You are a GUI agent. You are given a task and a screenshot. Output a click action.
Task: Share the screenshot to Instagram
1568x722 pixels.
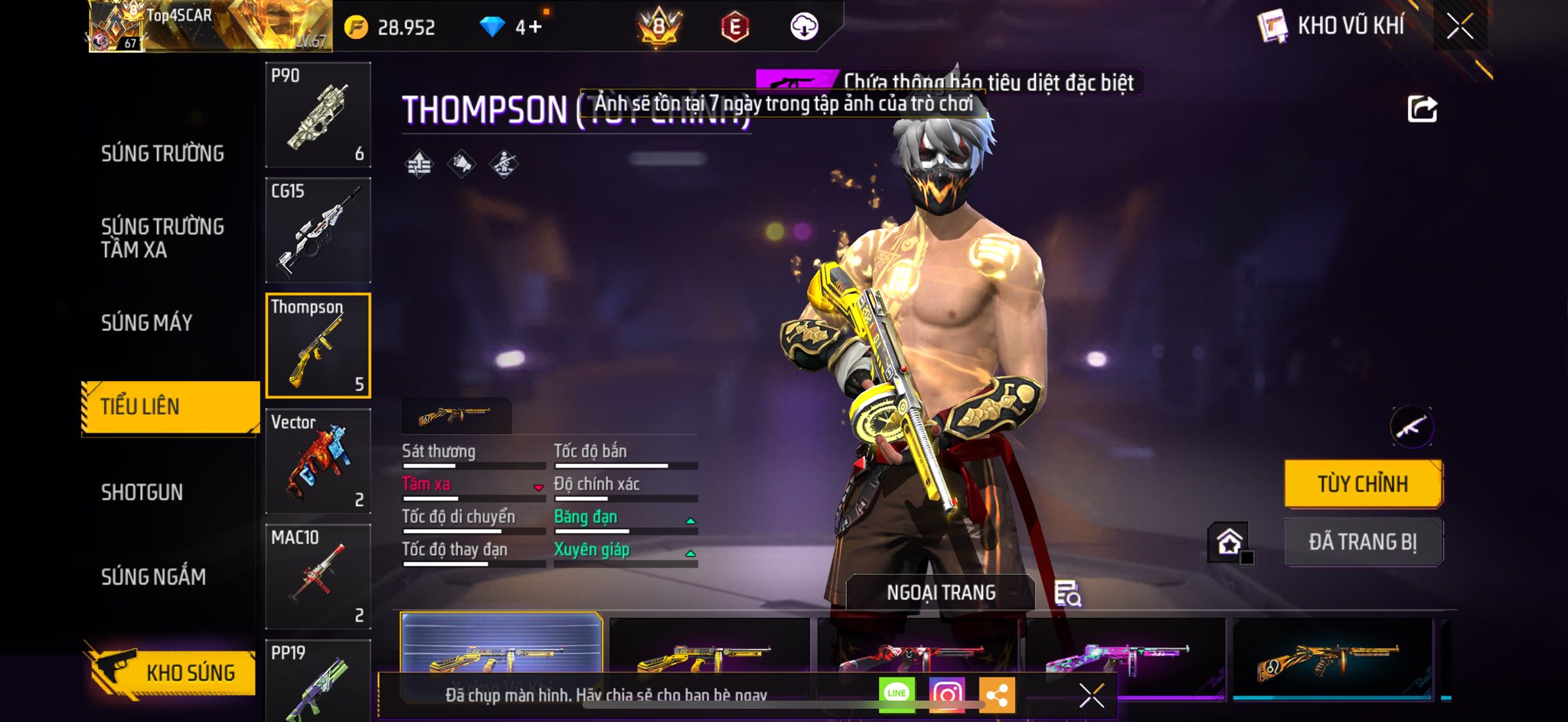(x=947, y=694)
